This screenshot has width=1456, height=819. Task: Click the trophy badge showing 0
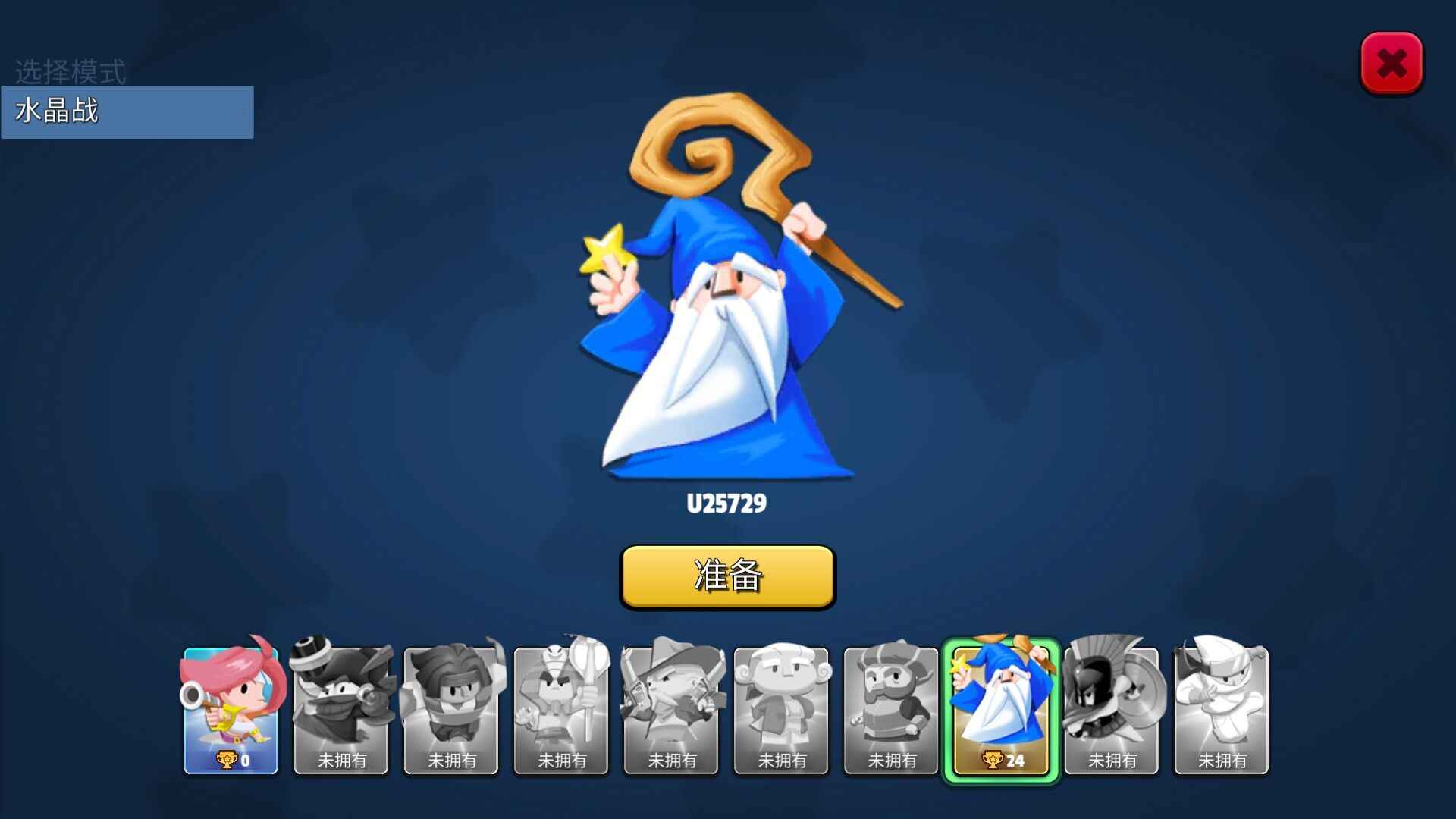click(x=232, y=758)
